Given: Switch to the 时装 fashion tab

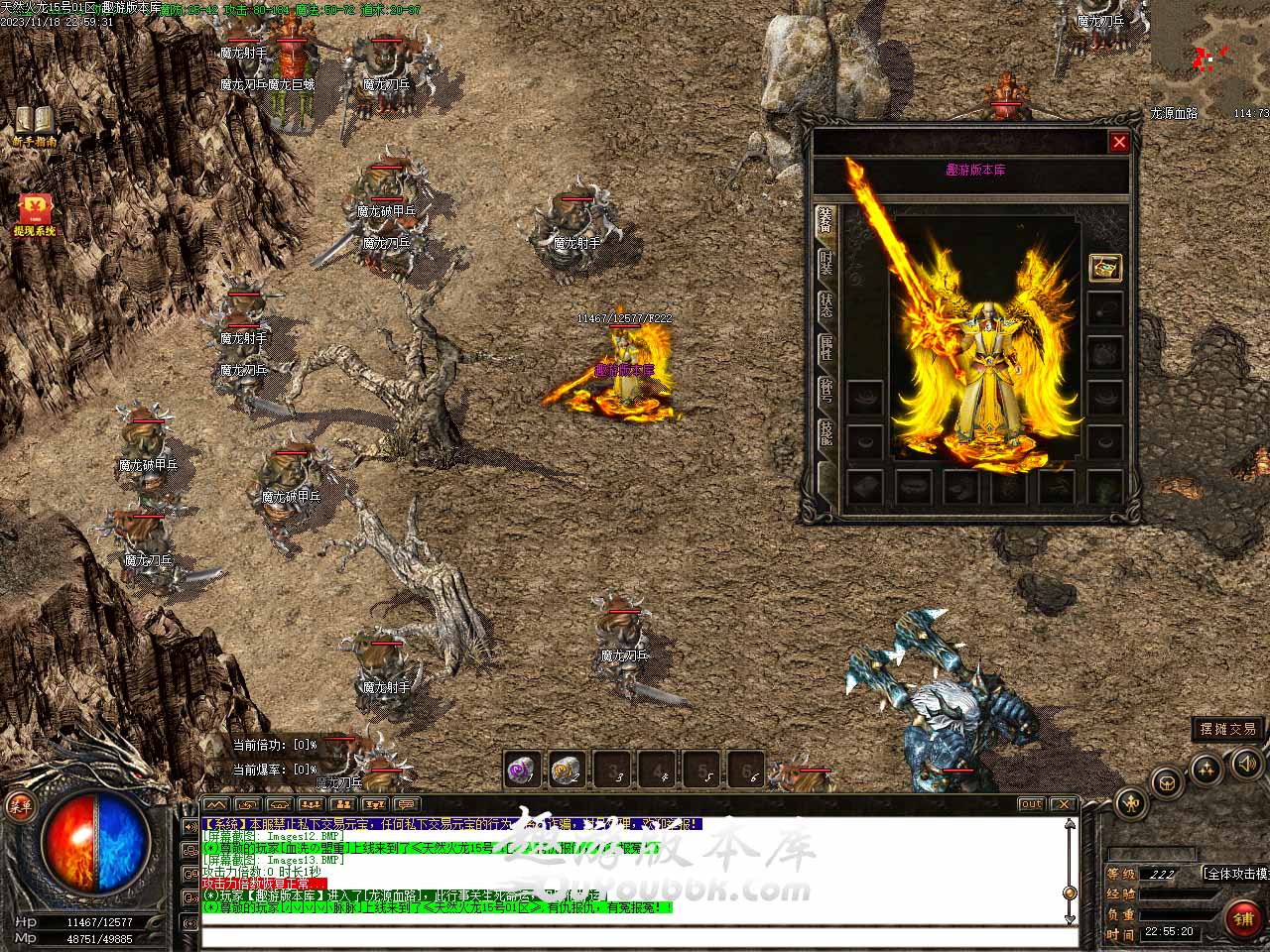Looking at the screenshot, I should pyautogui.click(x=825, y=265).
